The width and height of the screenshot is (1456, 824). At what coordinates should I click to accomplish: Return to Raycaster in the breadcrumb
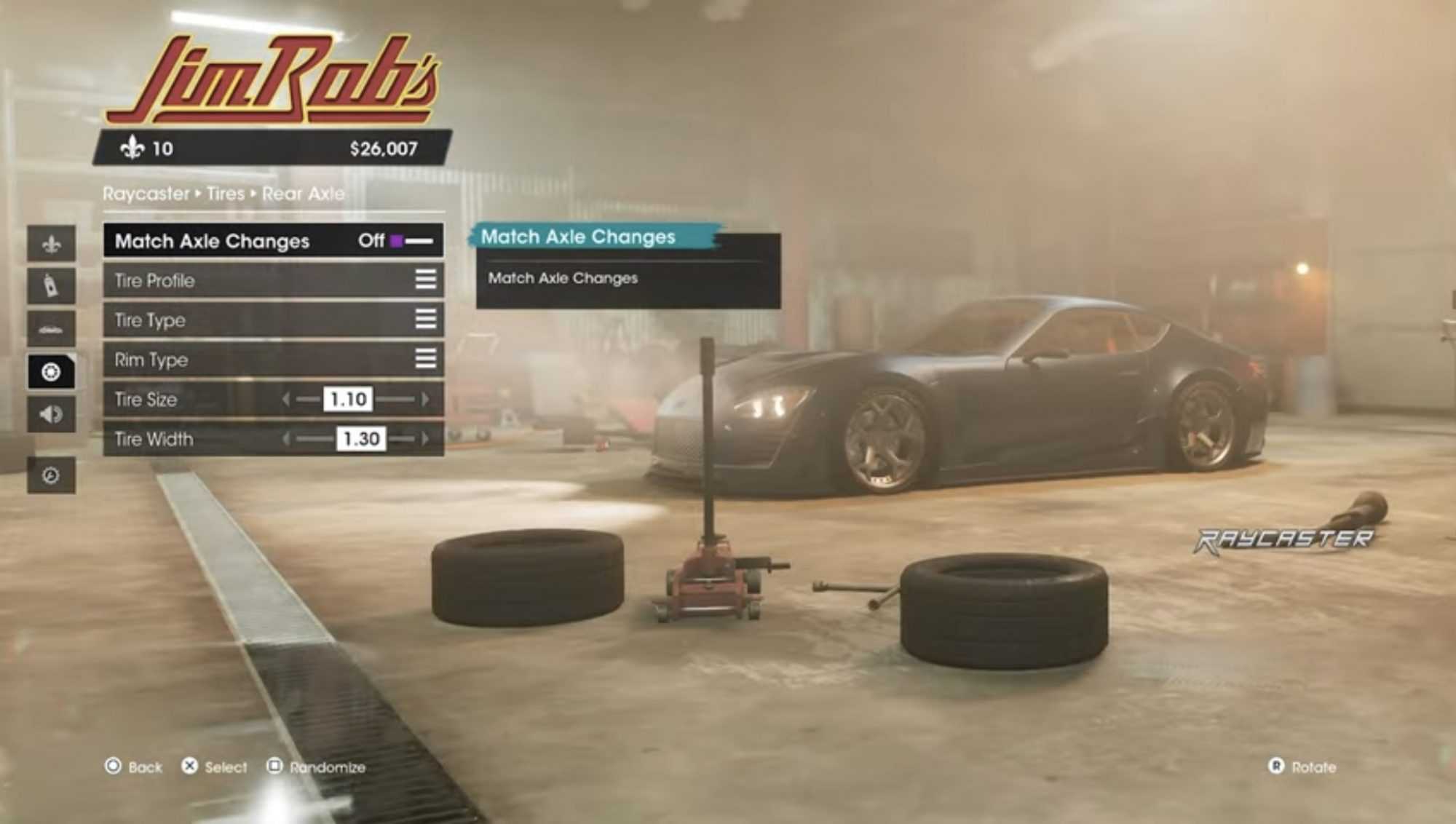(146, 194)
